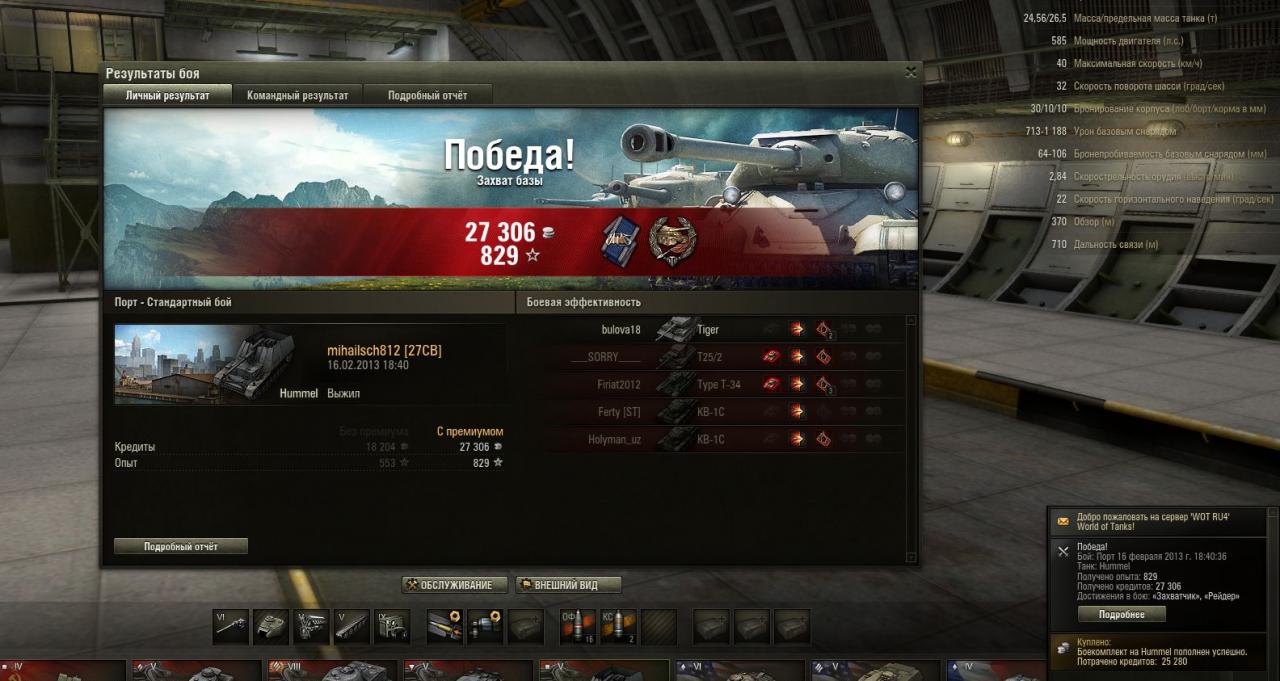1280x681 pixels.
Task: Select the КС shell slot with 2 rounds
Action: 618,627
